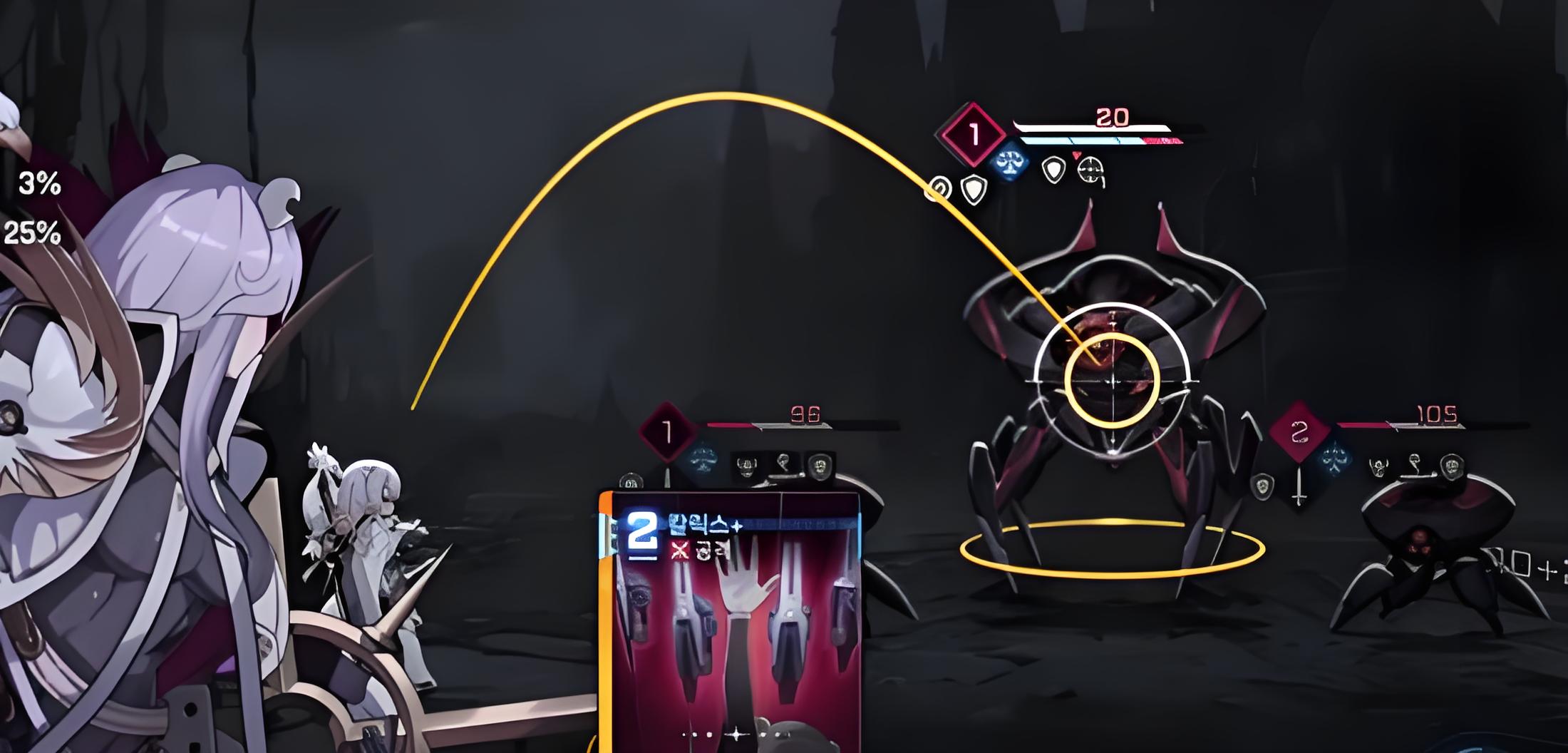The width and height of the screenshot is (1568, 753).
Task: Inspect the crosshair status icon under the 20 bar
Action: click(1090, 170)
